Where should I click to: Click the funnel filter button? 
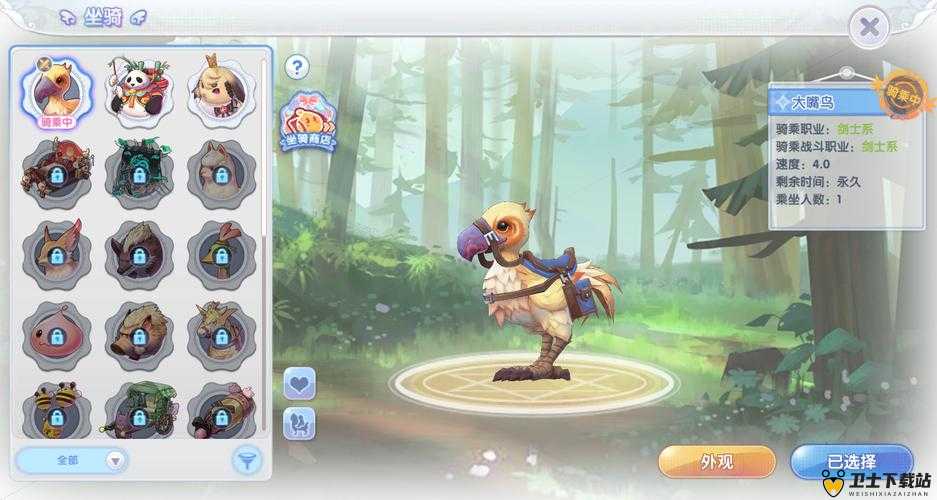pos(246,460)
